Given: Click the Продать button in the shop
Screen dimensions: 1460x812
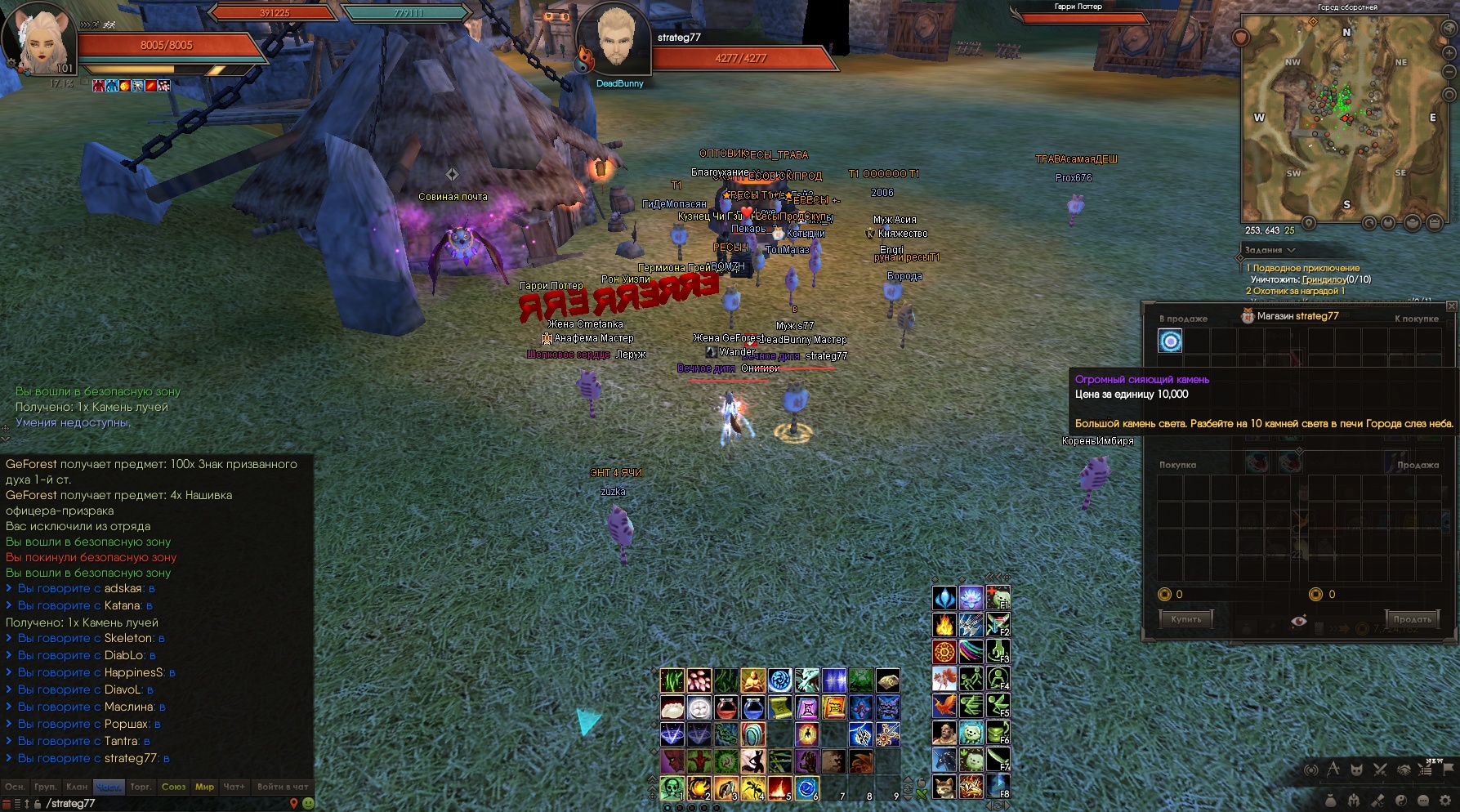Looking at the screenshot, I should 1413,619.
